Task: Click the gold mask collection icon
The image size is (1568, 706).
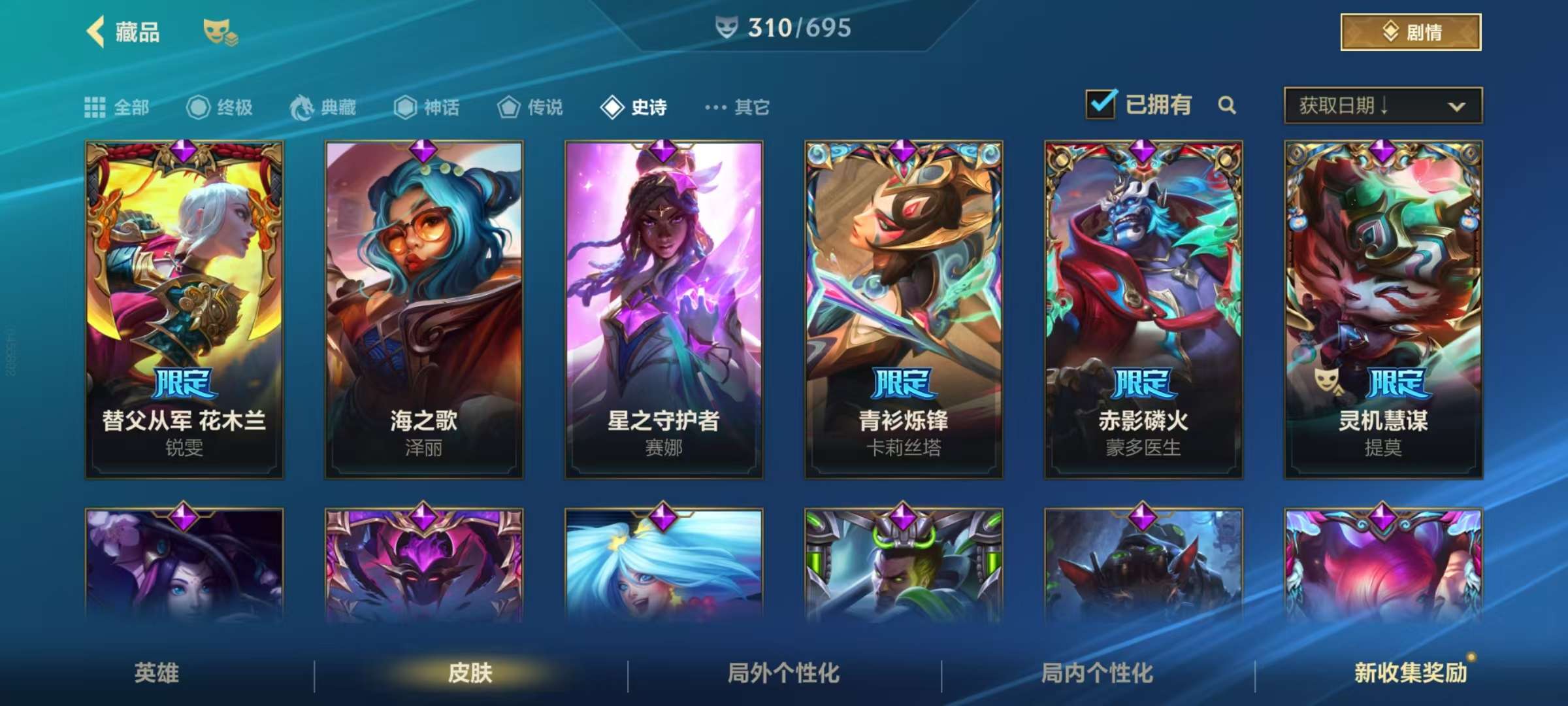Action: click(x=220, y=32)
